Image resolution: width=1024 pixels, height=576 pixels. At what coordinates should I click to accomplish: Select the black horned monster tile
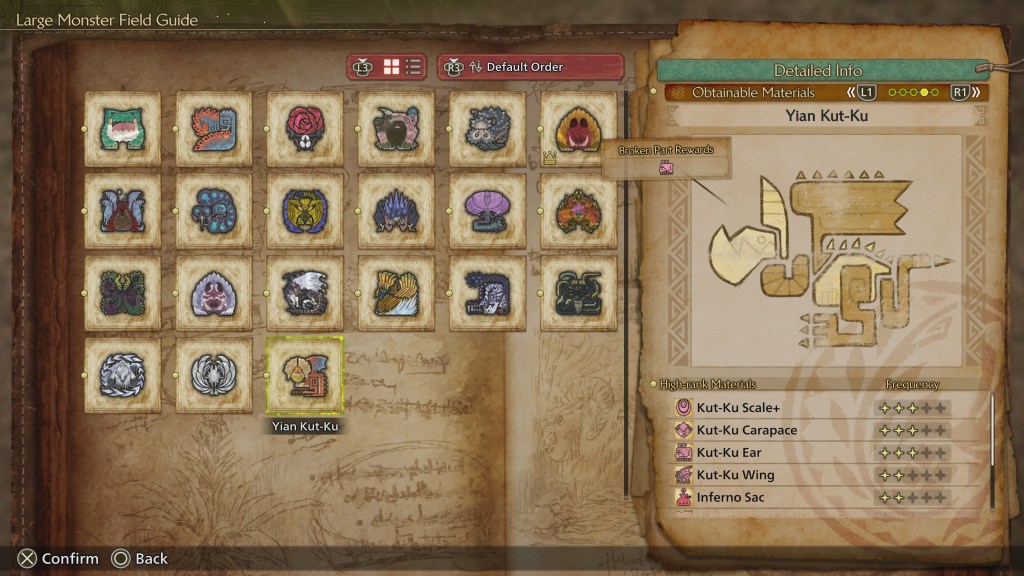579,293
